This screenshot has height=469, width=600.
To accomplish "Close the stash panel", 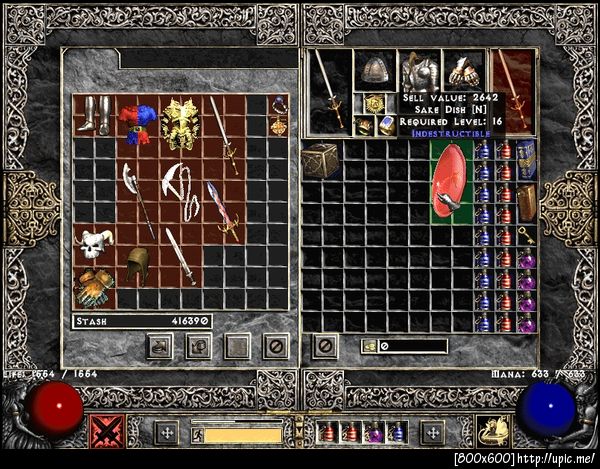I will [276, 346].
